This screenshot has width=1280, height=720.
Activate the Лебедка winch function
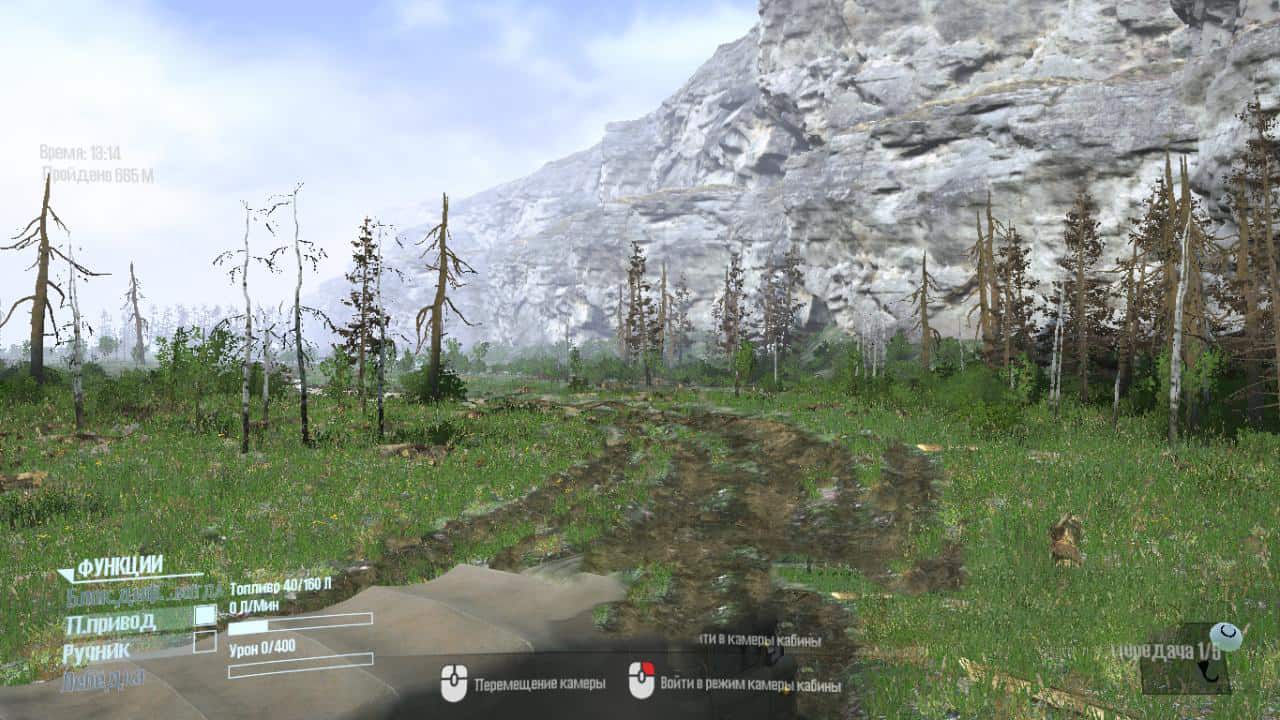pyautogui.click(x=103, y=679)
